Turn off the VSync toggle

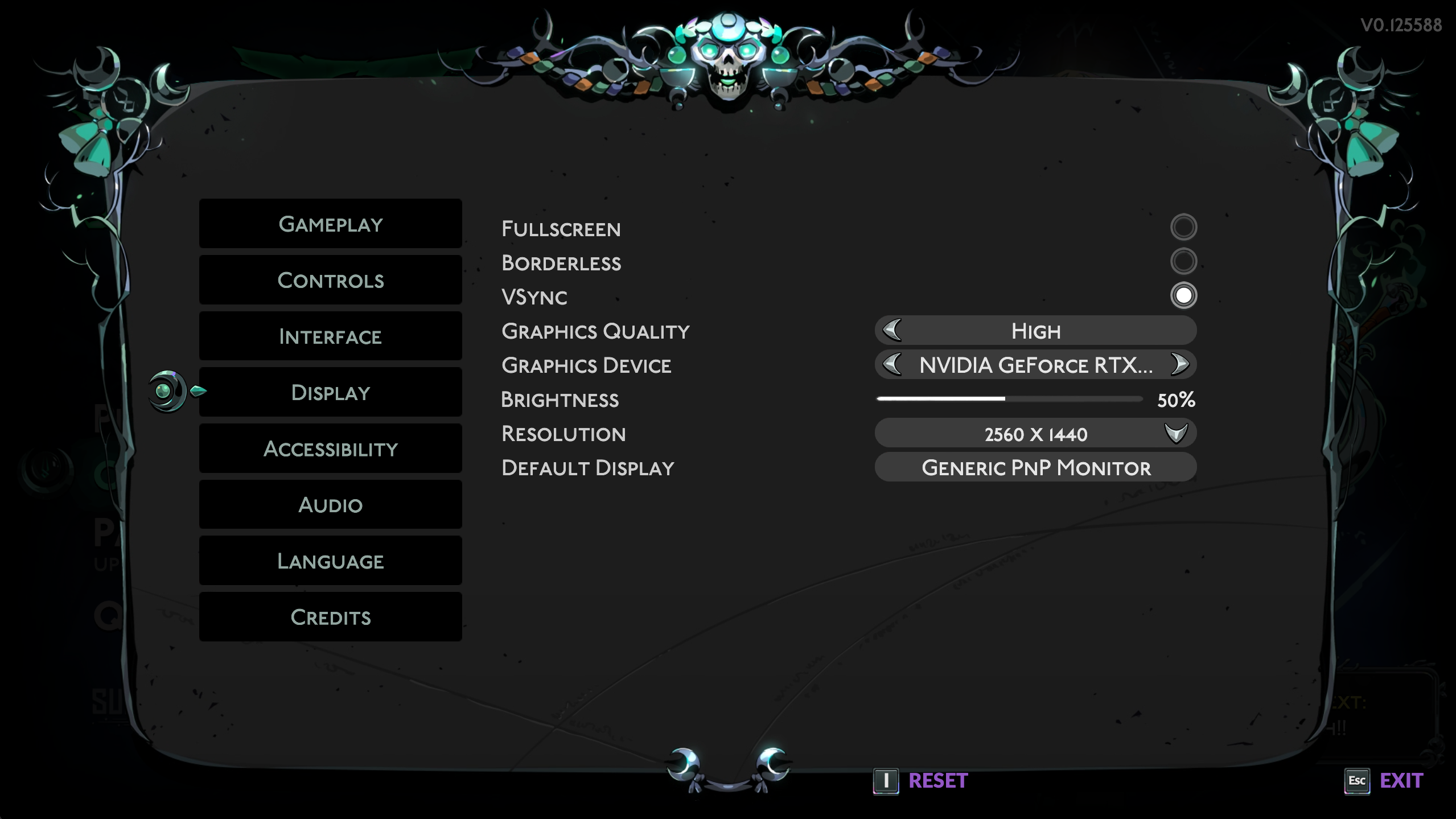click(x=1183, y=295)
